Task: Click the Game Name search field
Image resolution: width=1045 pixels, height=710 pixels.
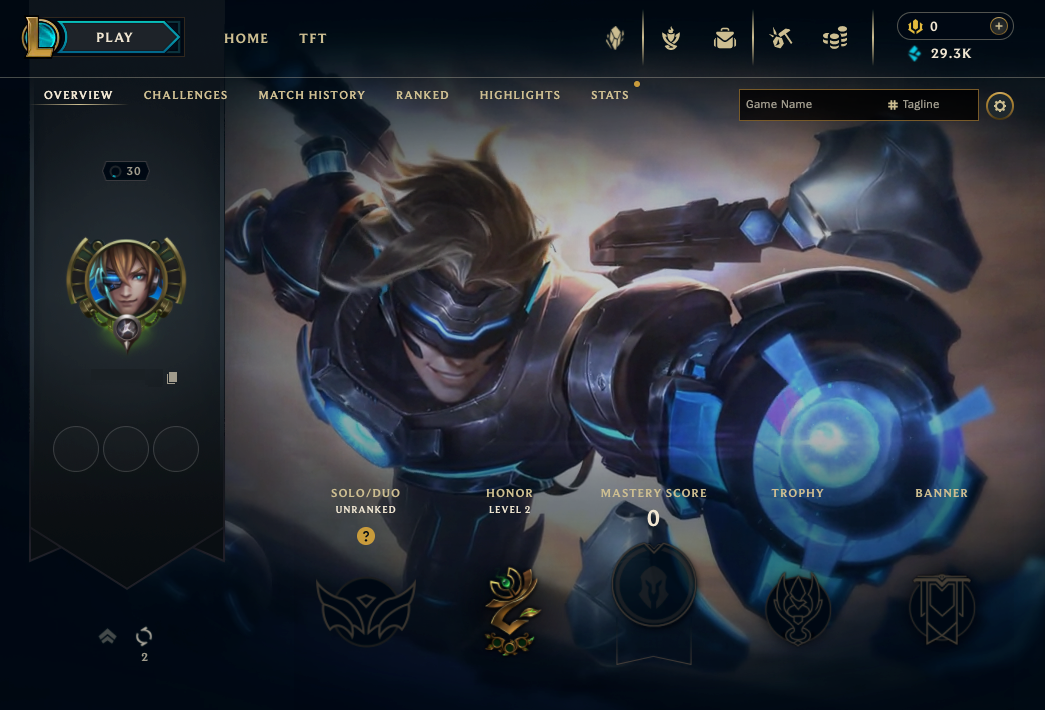Action: [x=810, y=105]
